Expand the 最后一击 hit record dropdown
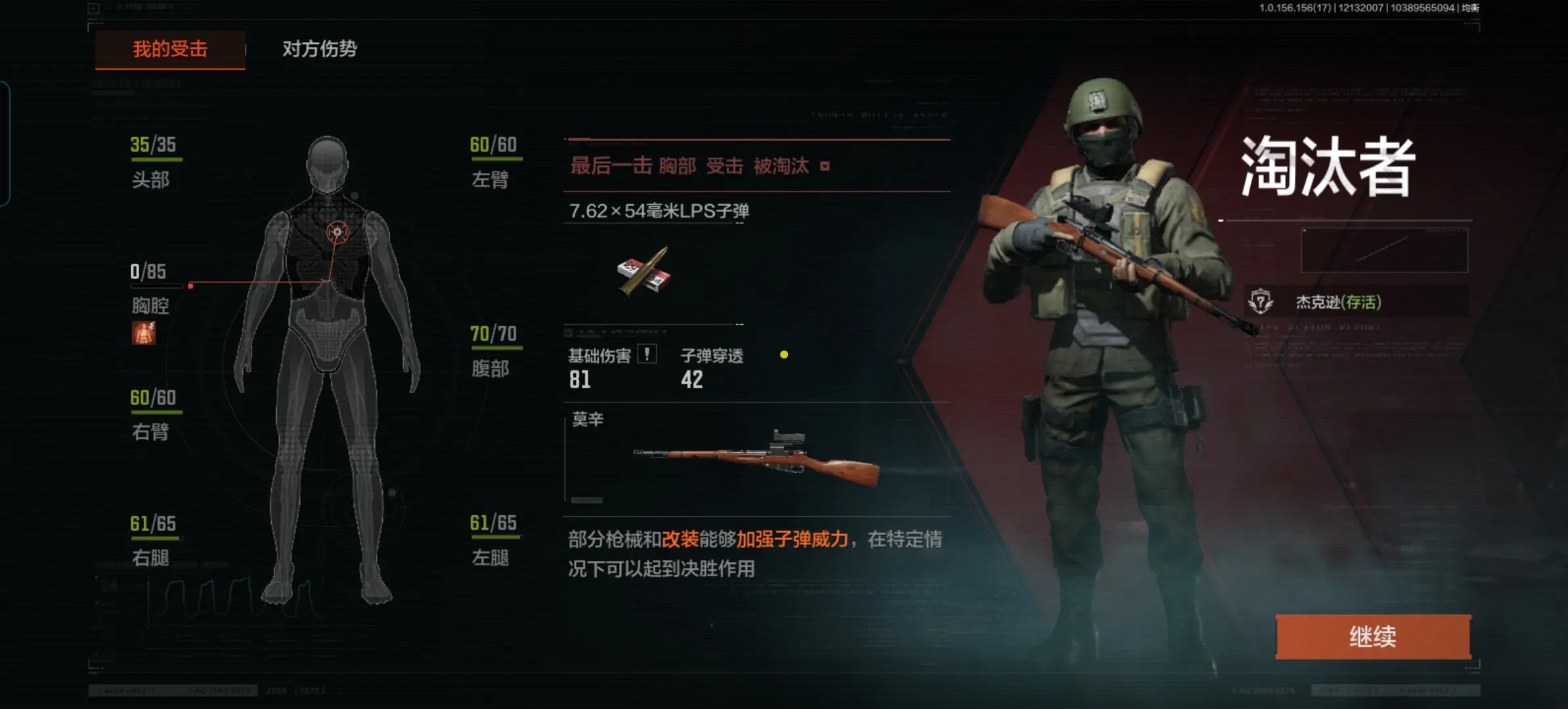Viewport: 1568px width, 709px height. 825,167
